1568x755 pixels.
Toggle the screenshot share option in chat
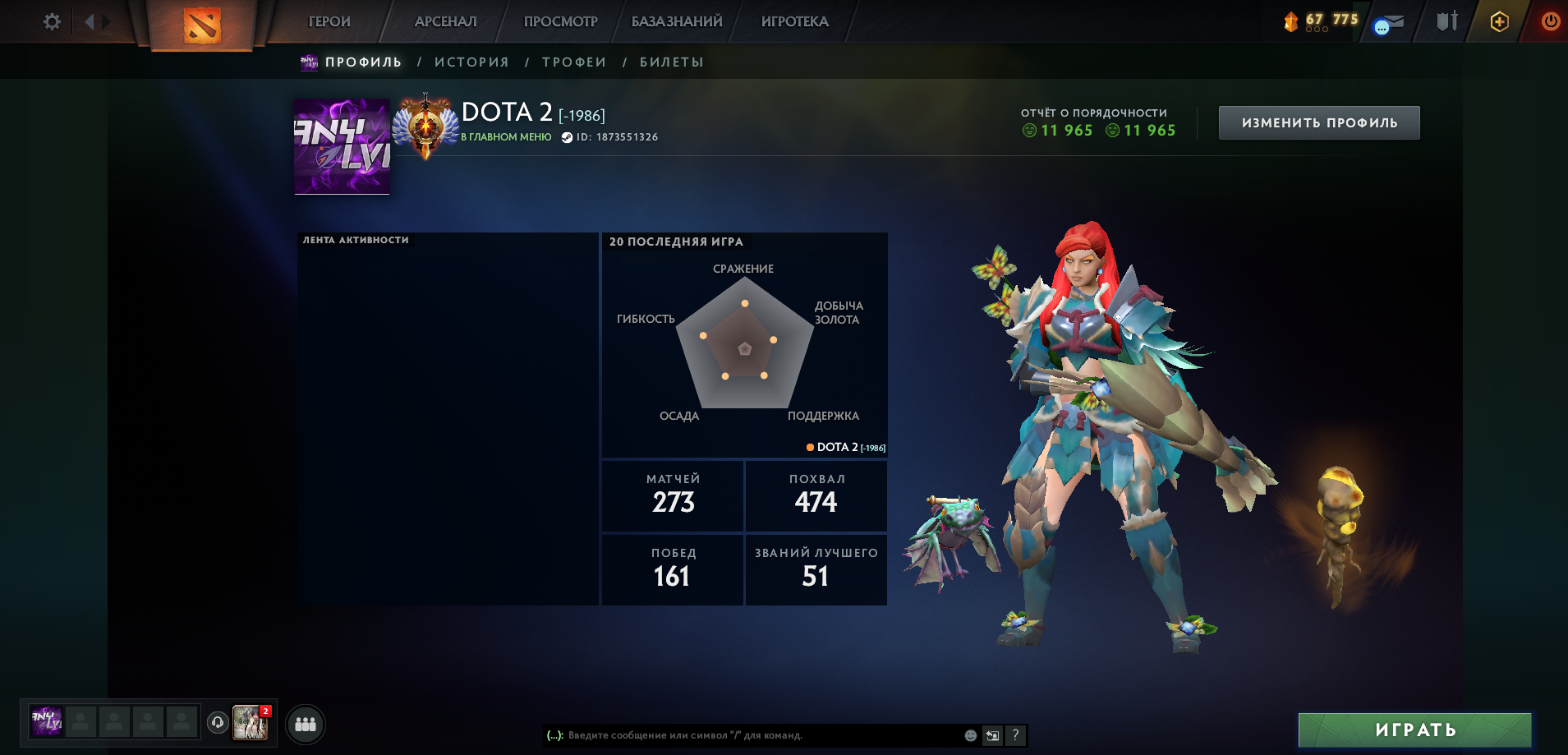pyautogui.click(x=992, y=736)
